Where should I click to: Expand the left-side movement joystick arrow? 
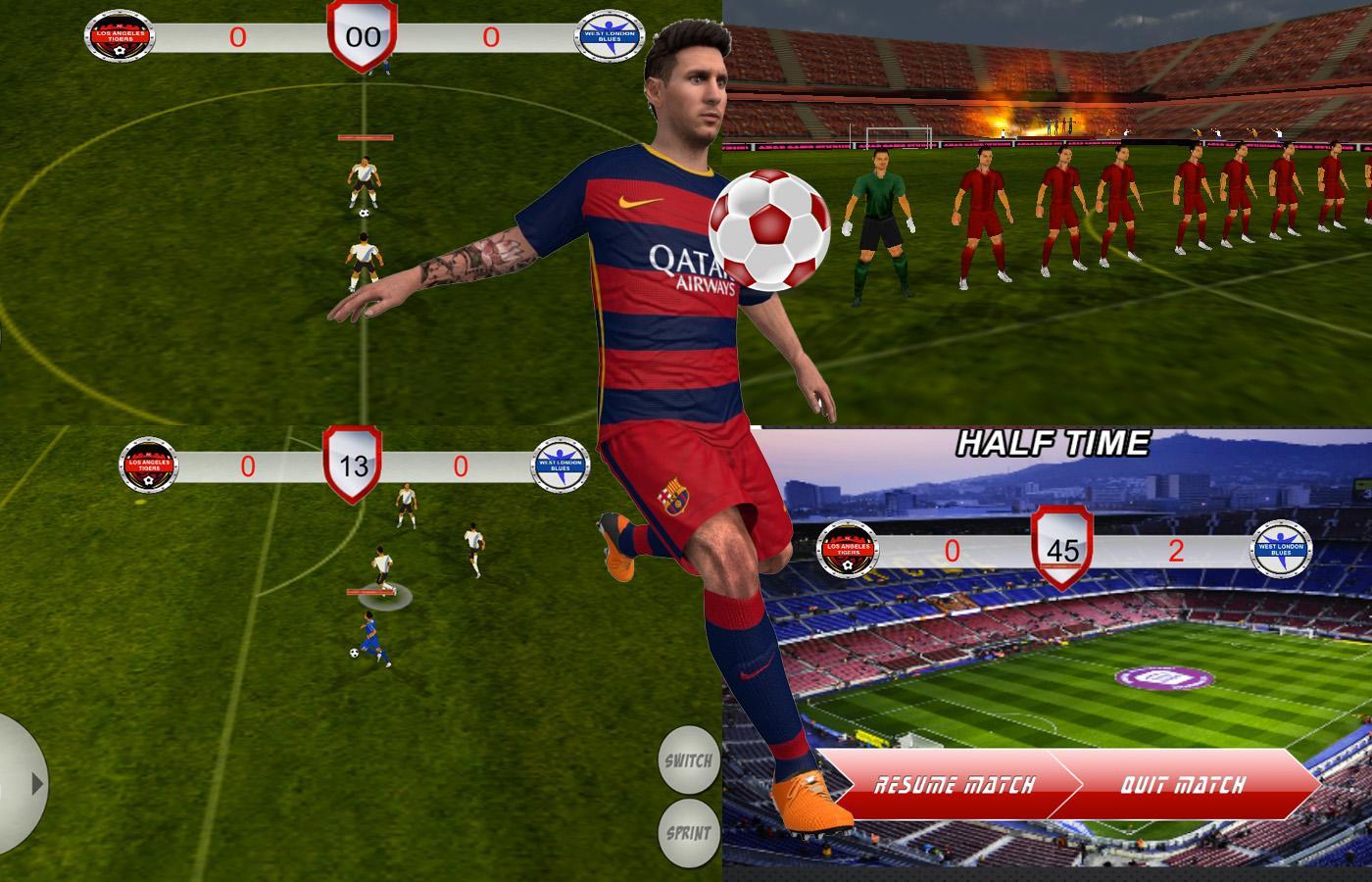[x=35, y=784]
